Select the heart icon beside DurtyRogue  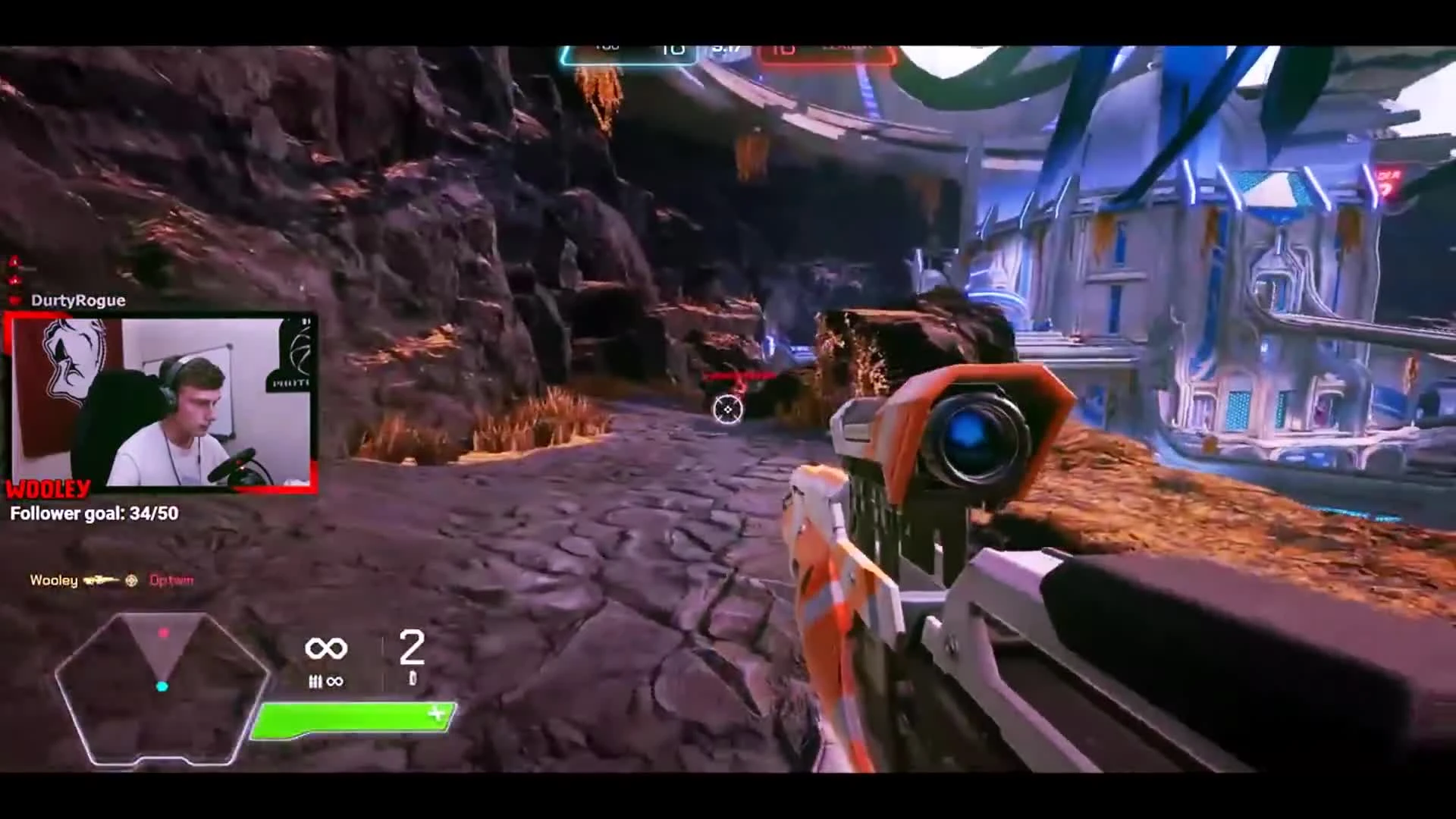pos(15,300)
